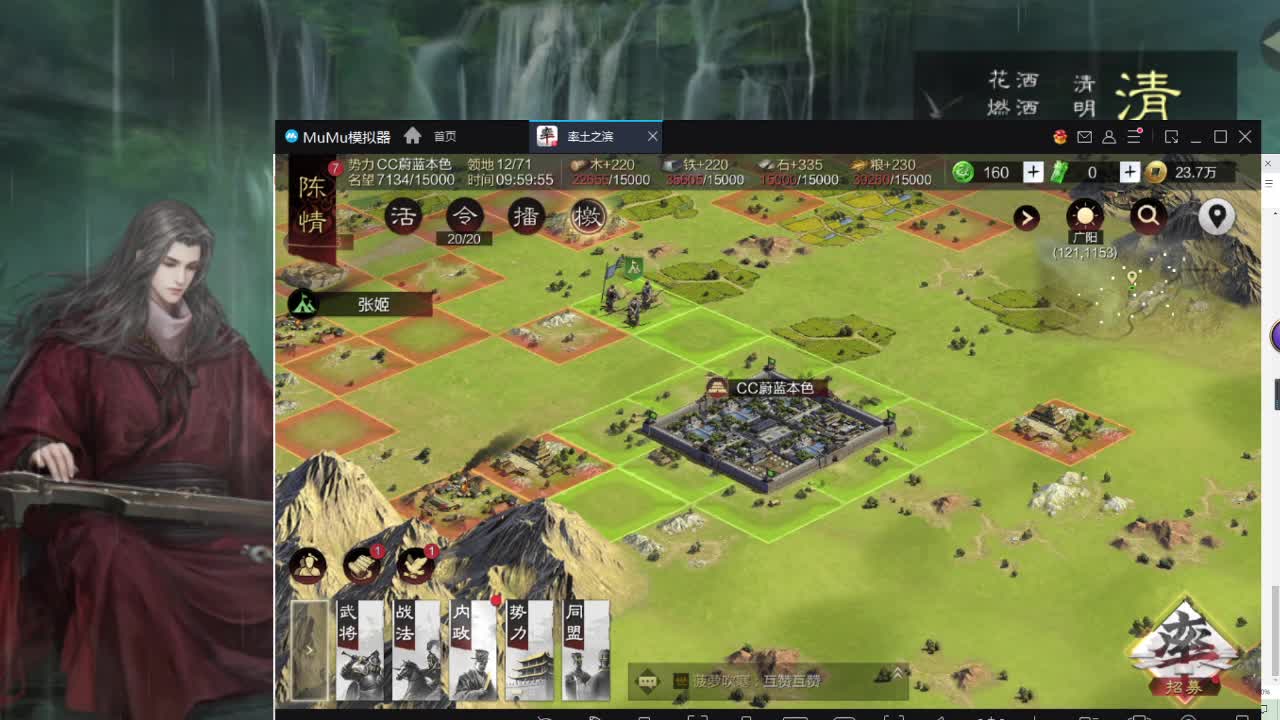Viewport: 1280px width, 720px height.
Task: Select the 播 broadcast icon
Action: pos(526,216)
